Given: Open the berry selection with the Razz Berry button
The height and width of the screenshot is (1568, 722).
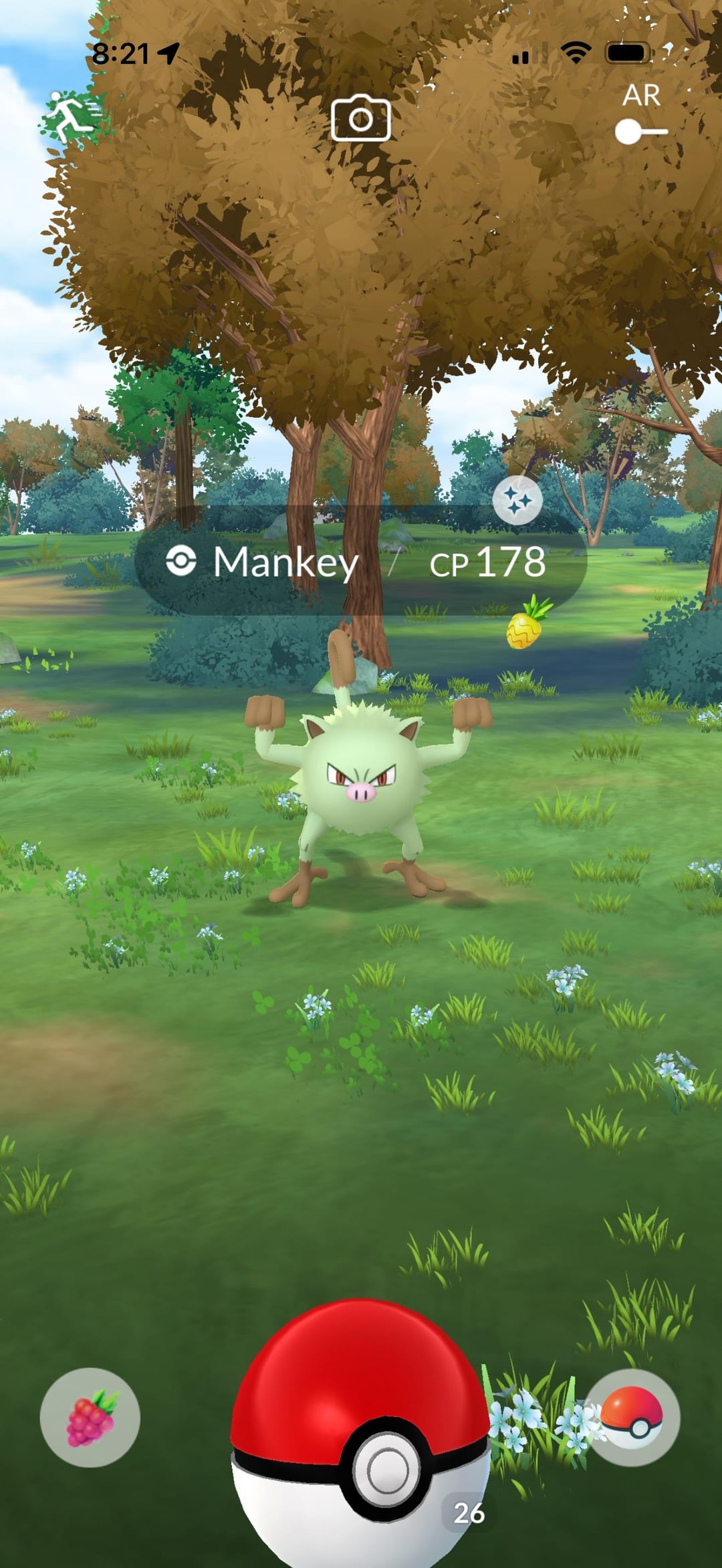Looking at the screenshot, I should (x=90, y=1418).
